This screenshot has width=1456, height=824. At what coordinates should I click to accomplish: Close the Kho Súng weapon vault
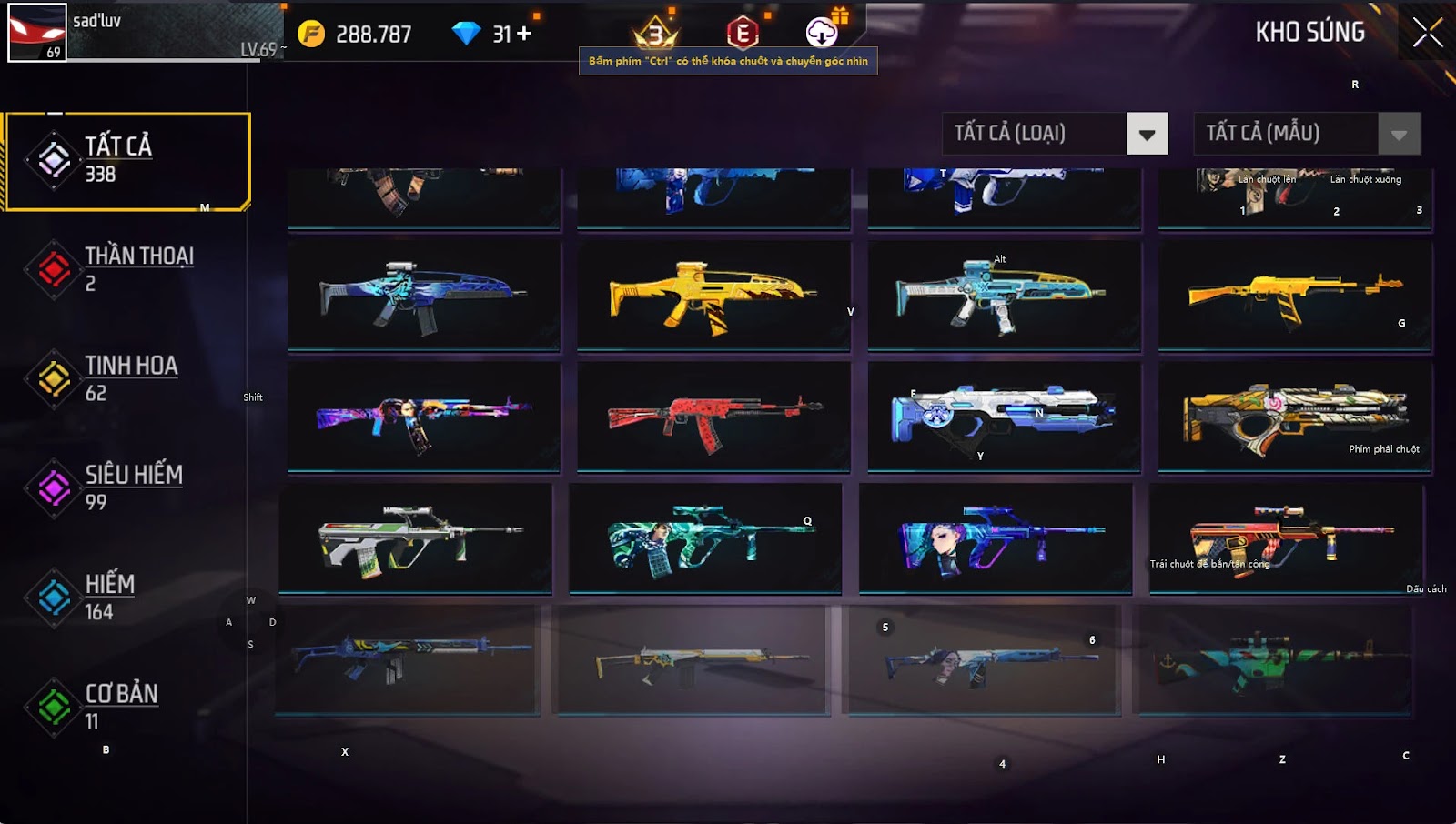coord(1427,33)
